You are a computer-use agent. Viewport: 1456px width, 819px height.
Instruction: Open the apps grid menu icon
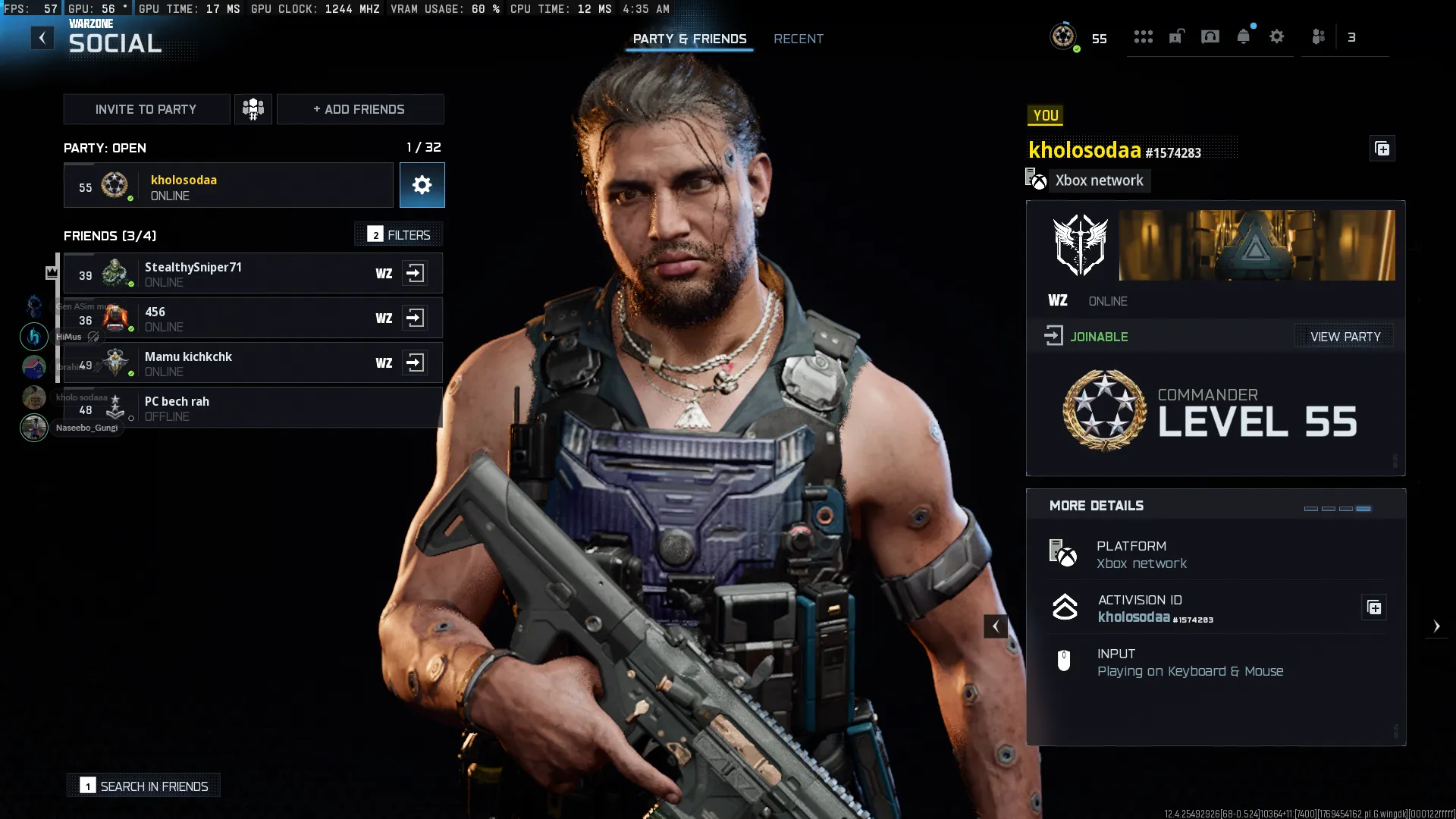click(x=1143, y=36)
